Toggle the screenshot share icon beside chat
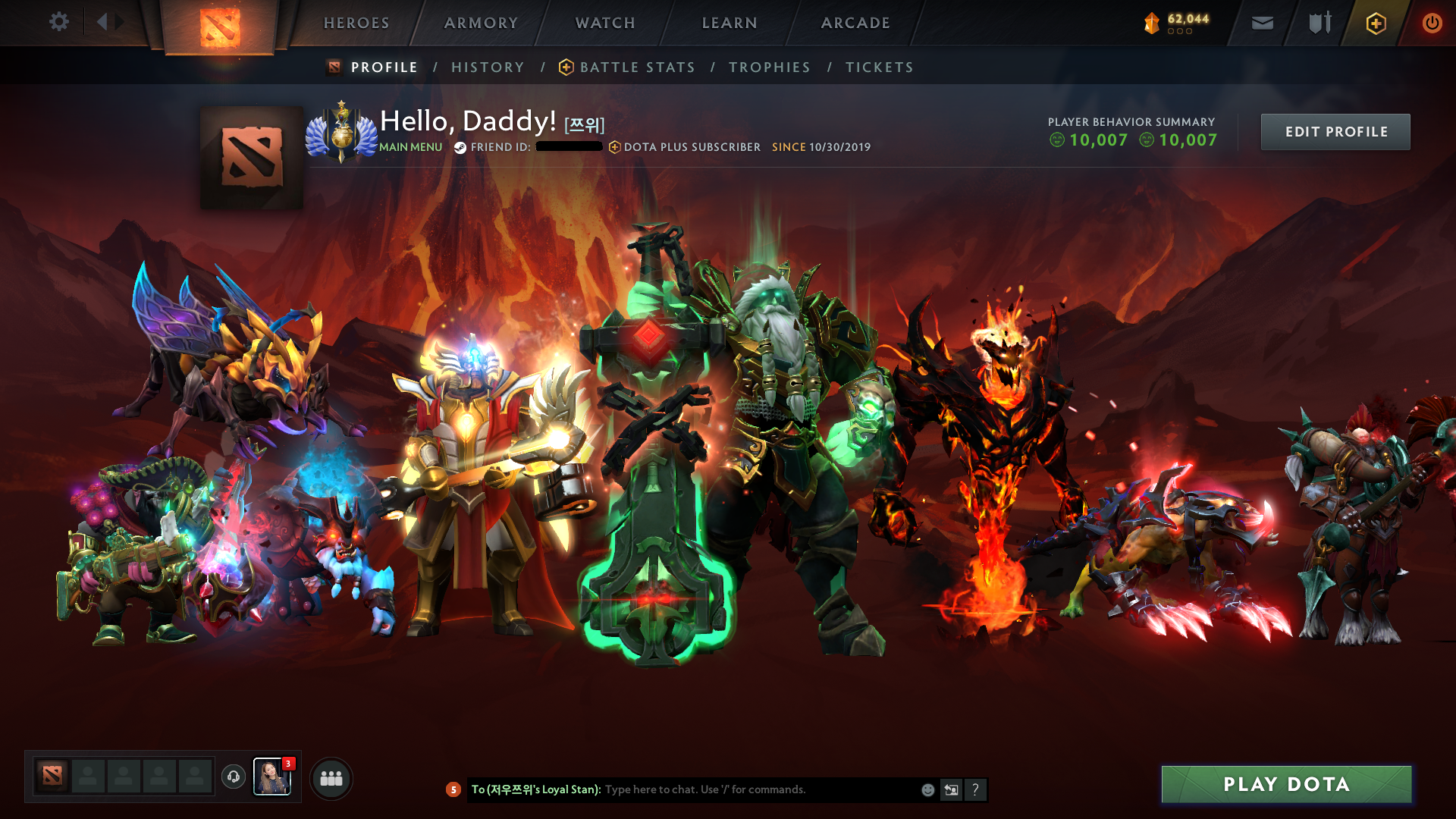Image resolution: width=1456 pixels, height=819 pixels. [952, 789]
